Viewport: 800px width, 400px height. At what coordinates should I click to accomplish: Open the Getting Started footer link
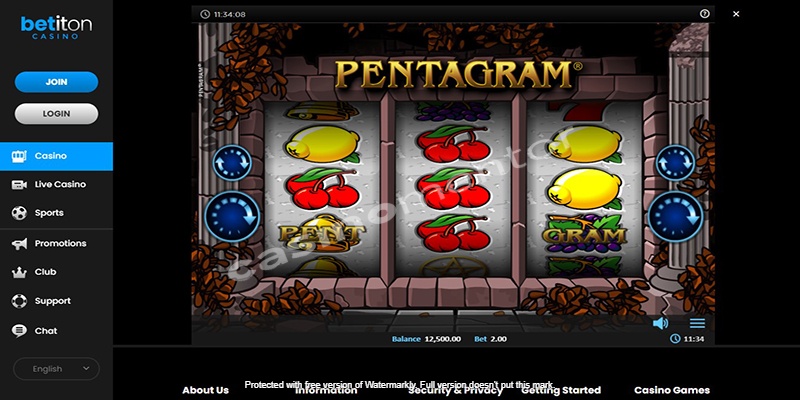pos(561,390)
